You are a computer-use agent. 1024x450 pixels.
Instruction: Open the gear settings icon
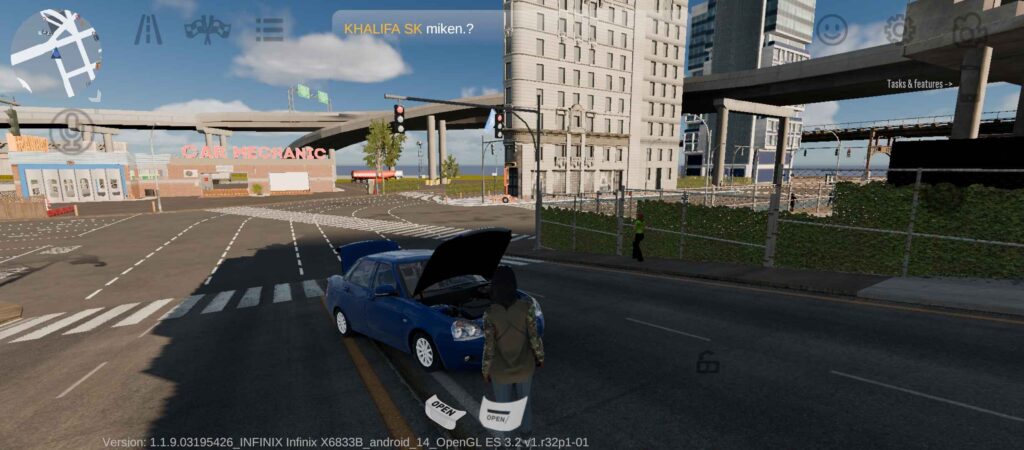[x=899, y=29]
